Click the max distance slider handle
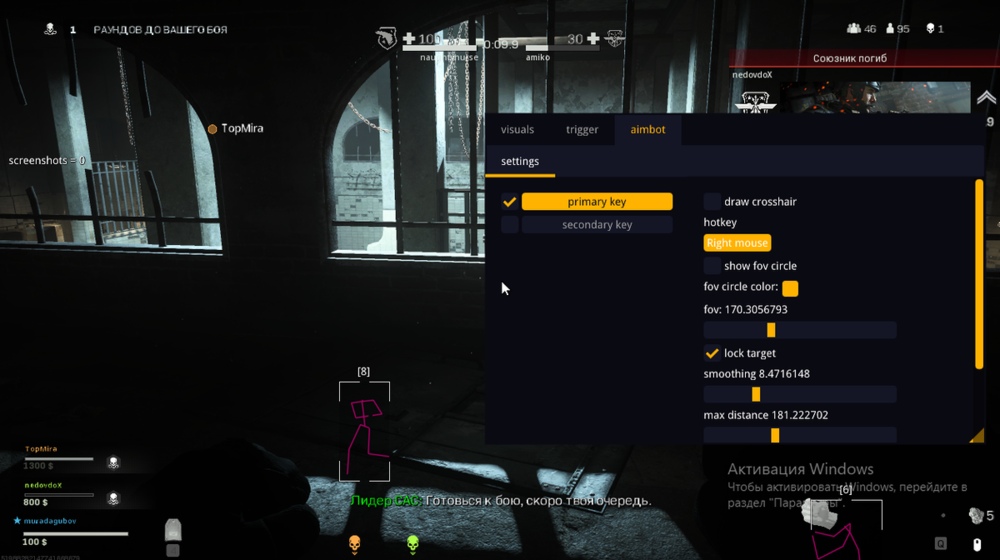This screenshot has height=560, width=1000. pos(775,435)
